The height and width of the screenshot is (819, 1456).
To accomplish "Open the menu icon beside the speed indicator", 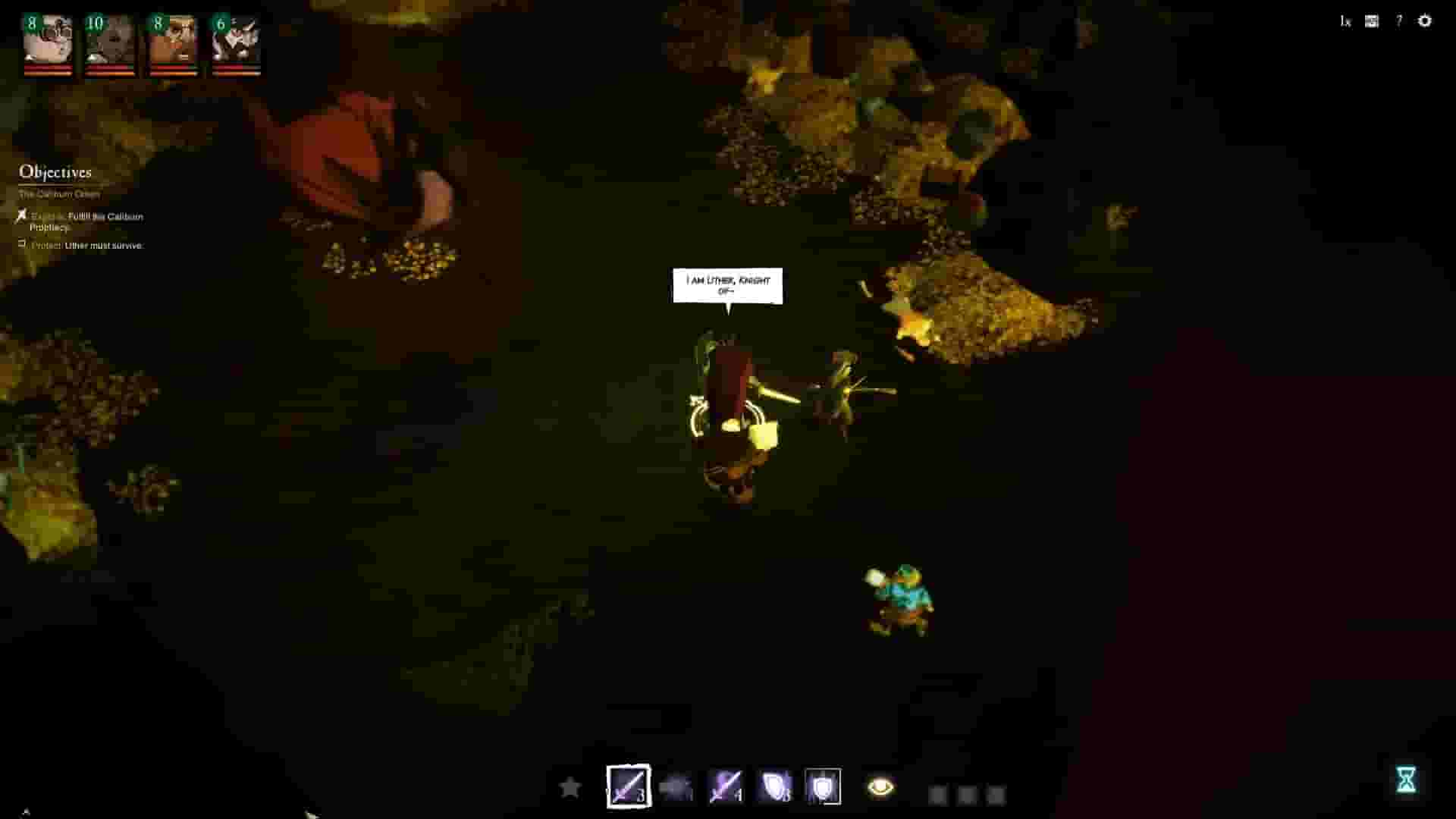I will pyautogui.click(x=1371, y=21).
